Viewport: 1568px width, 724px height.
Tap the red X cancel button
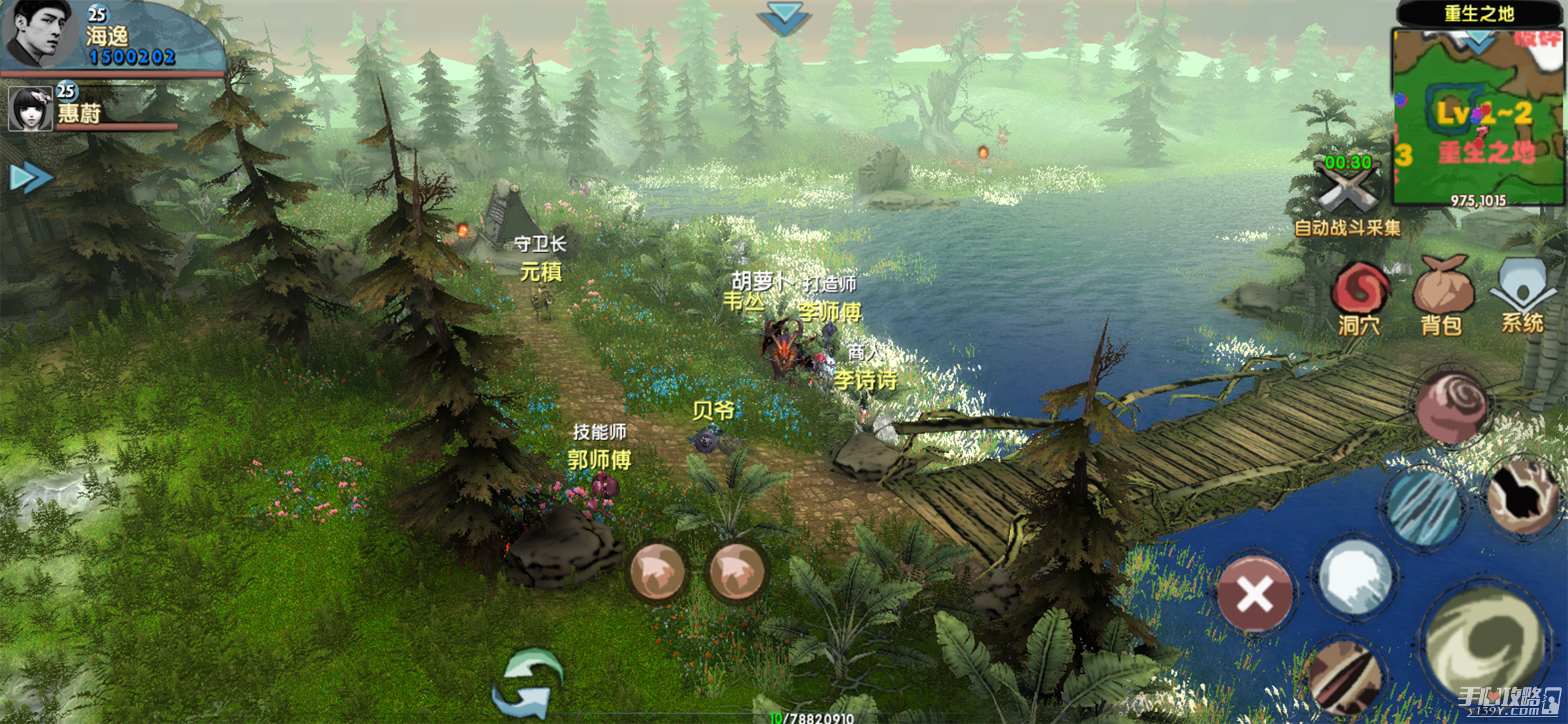[1255, 593]
